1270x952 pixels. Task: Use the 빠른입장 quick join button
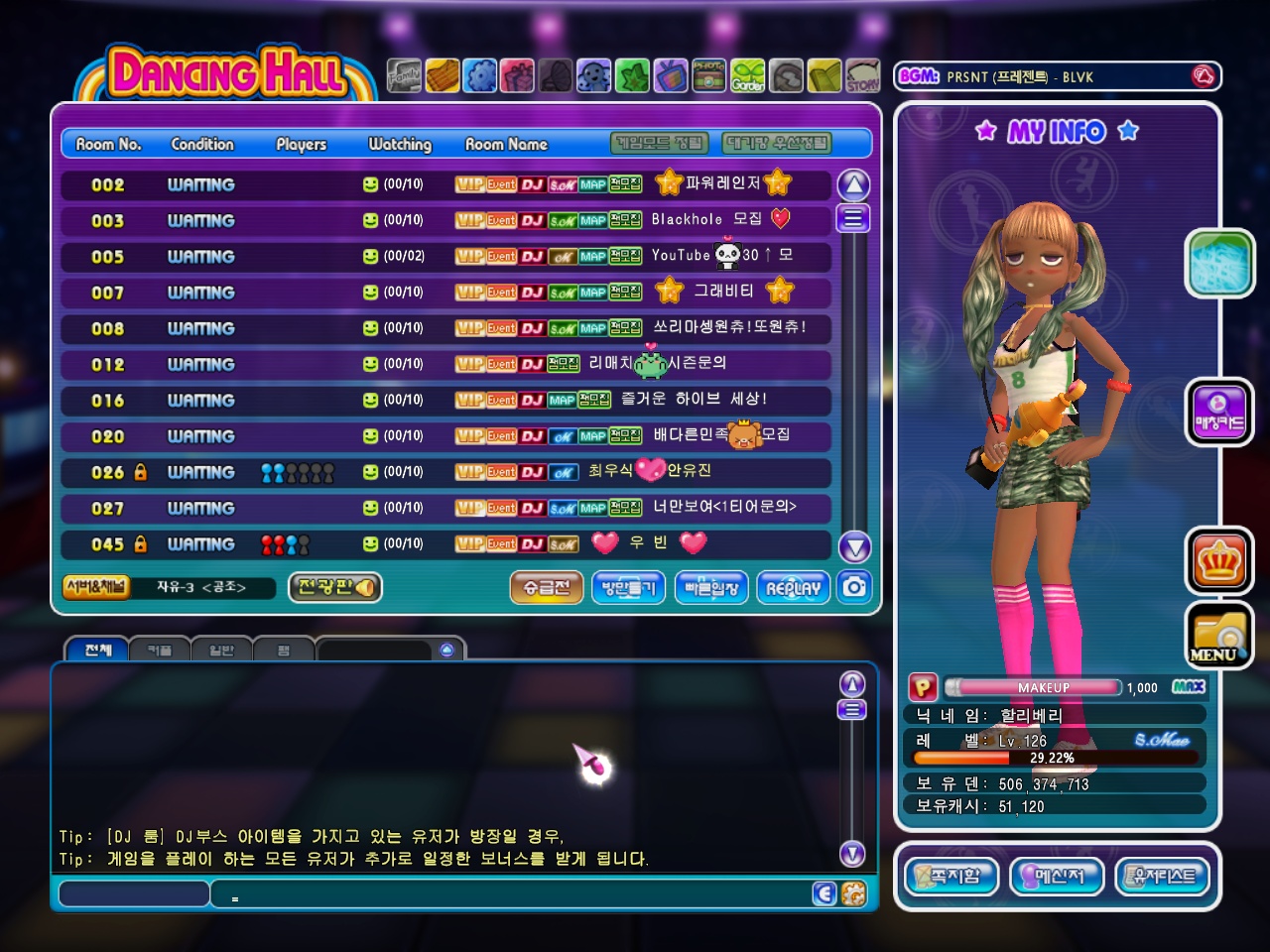[711, 588]
